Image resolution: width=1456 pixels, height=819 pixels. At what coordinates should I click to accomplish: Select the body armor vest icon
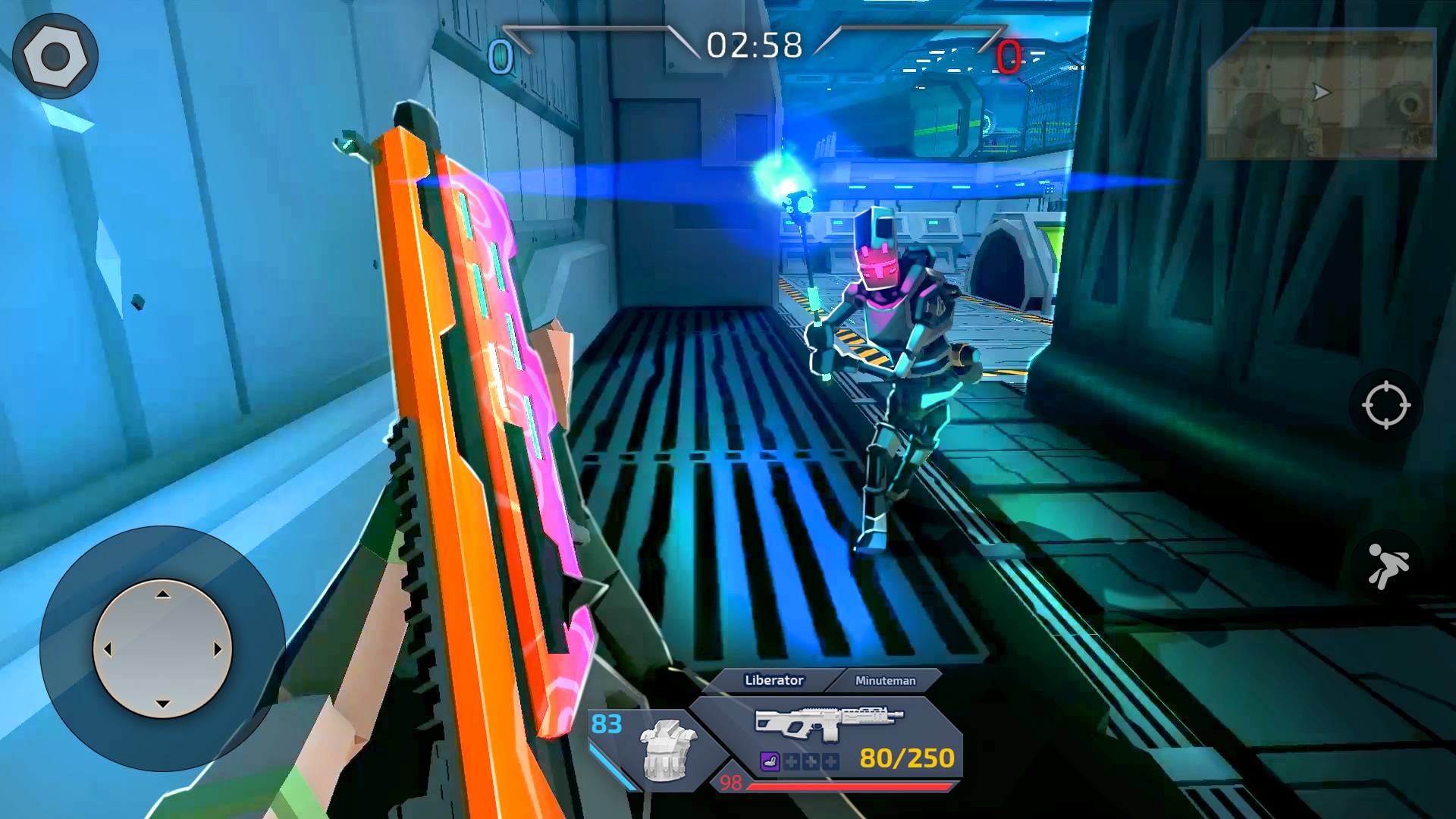click(667, 750)
